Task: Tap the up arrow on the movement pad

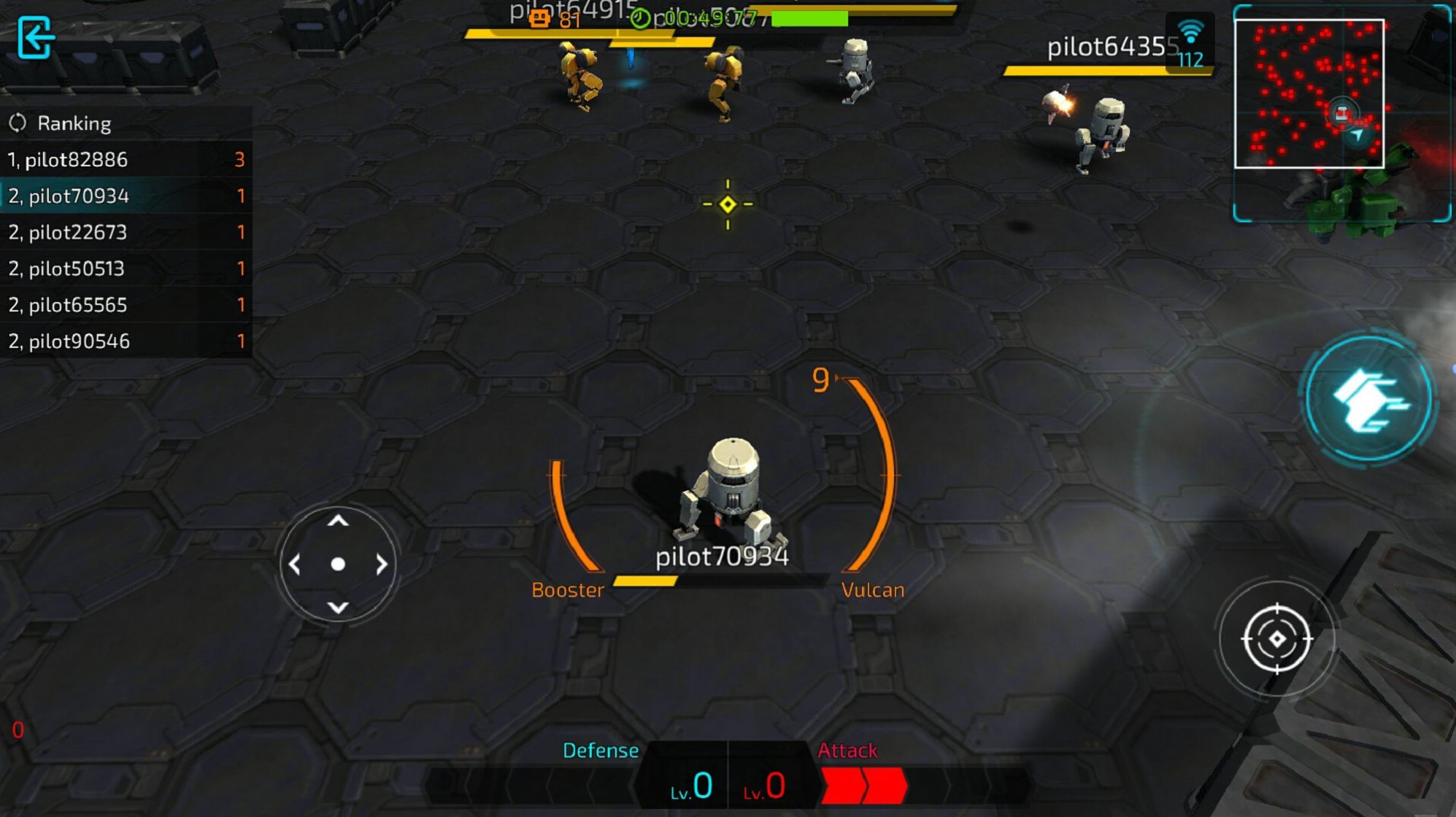Action: point(338,521)
